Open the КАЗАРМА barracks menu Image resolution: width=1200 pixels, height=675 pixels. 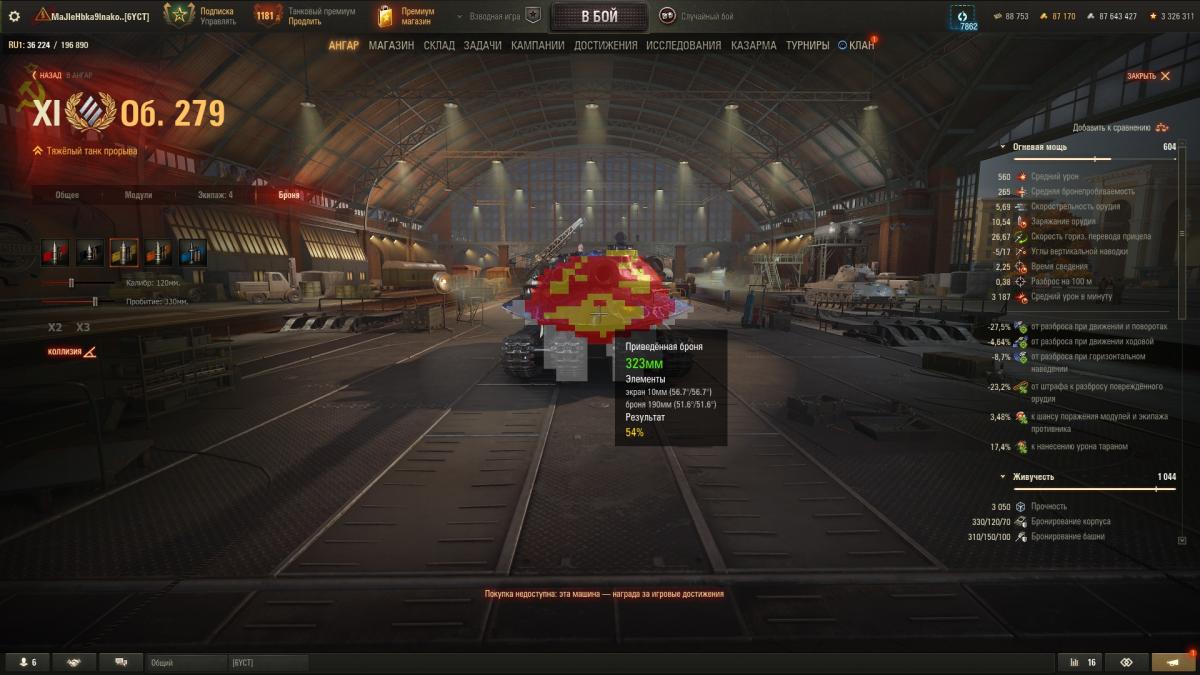tap(753, 45)
